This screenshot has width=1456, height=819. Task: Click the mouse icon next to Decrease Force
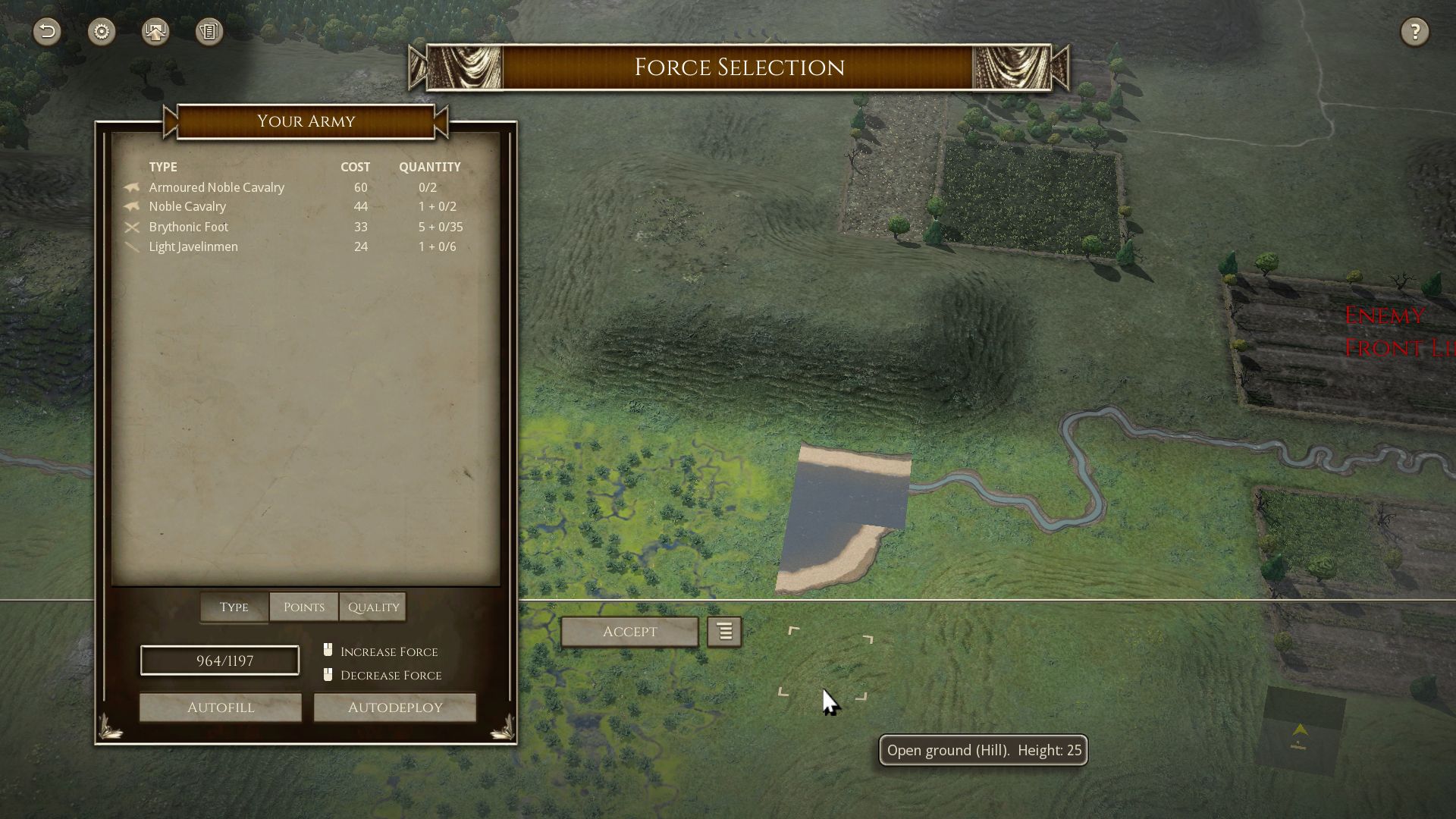[x=328, y=673]
